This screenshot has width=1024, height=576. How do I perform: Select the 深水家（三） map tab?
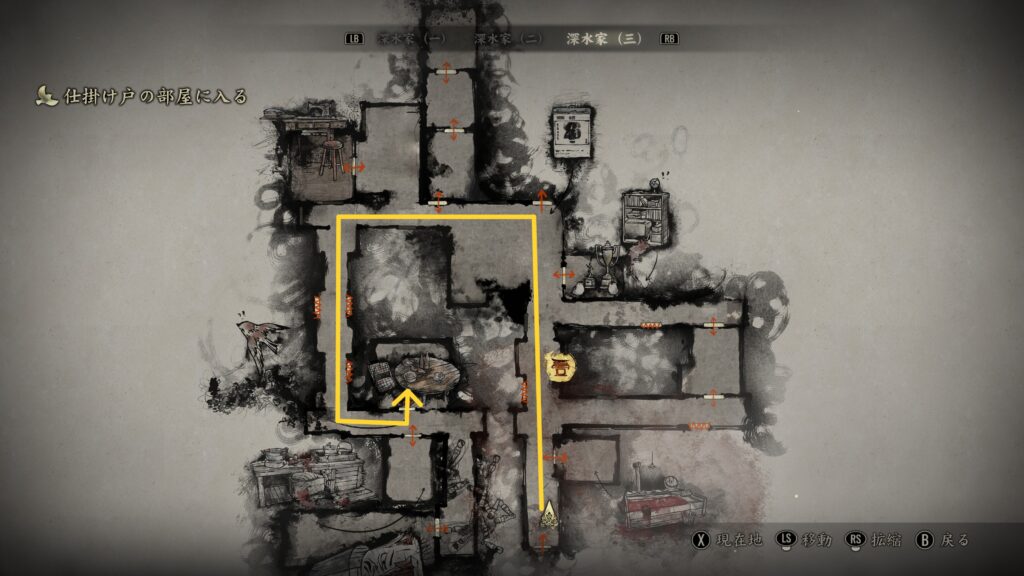click(x=604, y=39)
